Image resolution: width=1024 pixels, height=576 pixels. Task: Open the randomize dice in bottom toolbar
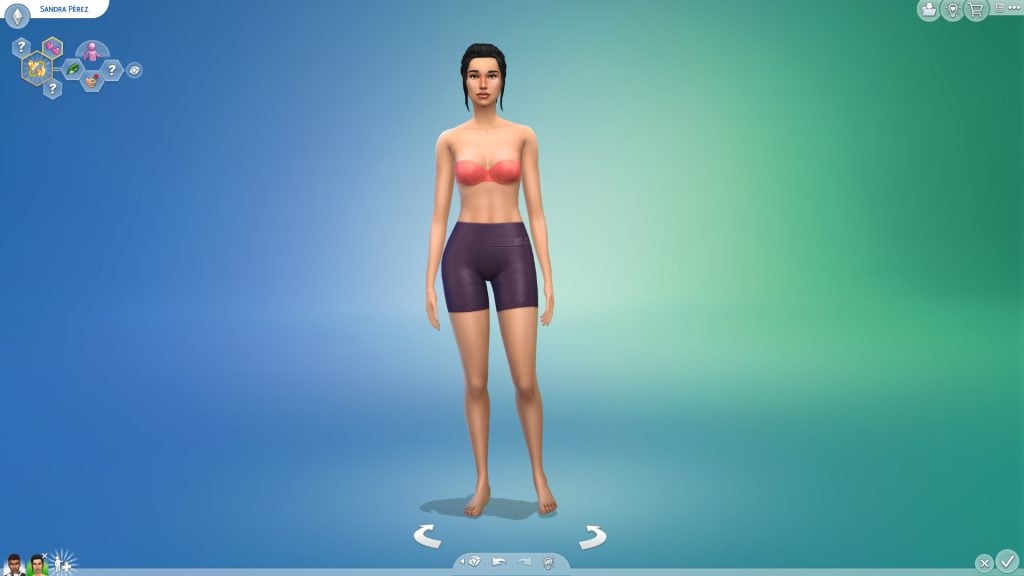(474, 562)
